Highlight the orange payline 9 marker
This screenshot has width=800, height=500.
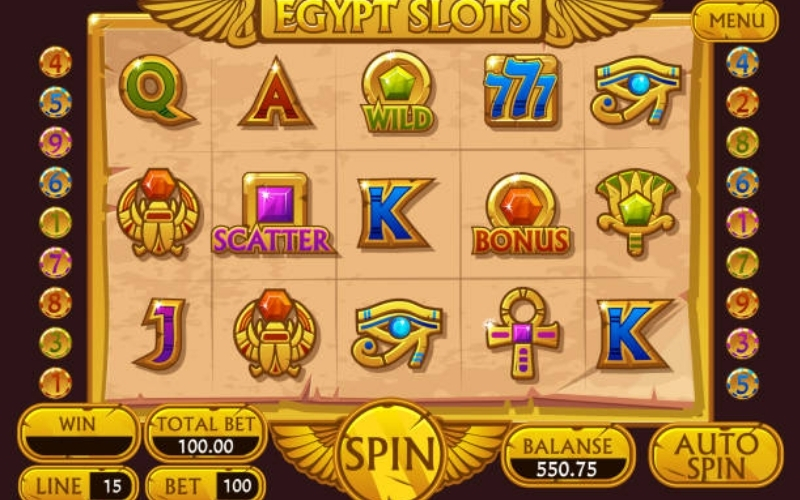point(742,303)
